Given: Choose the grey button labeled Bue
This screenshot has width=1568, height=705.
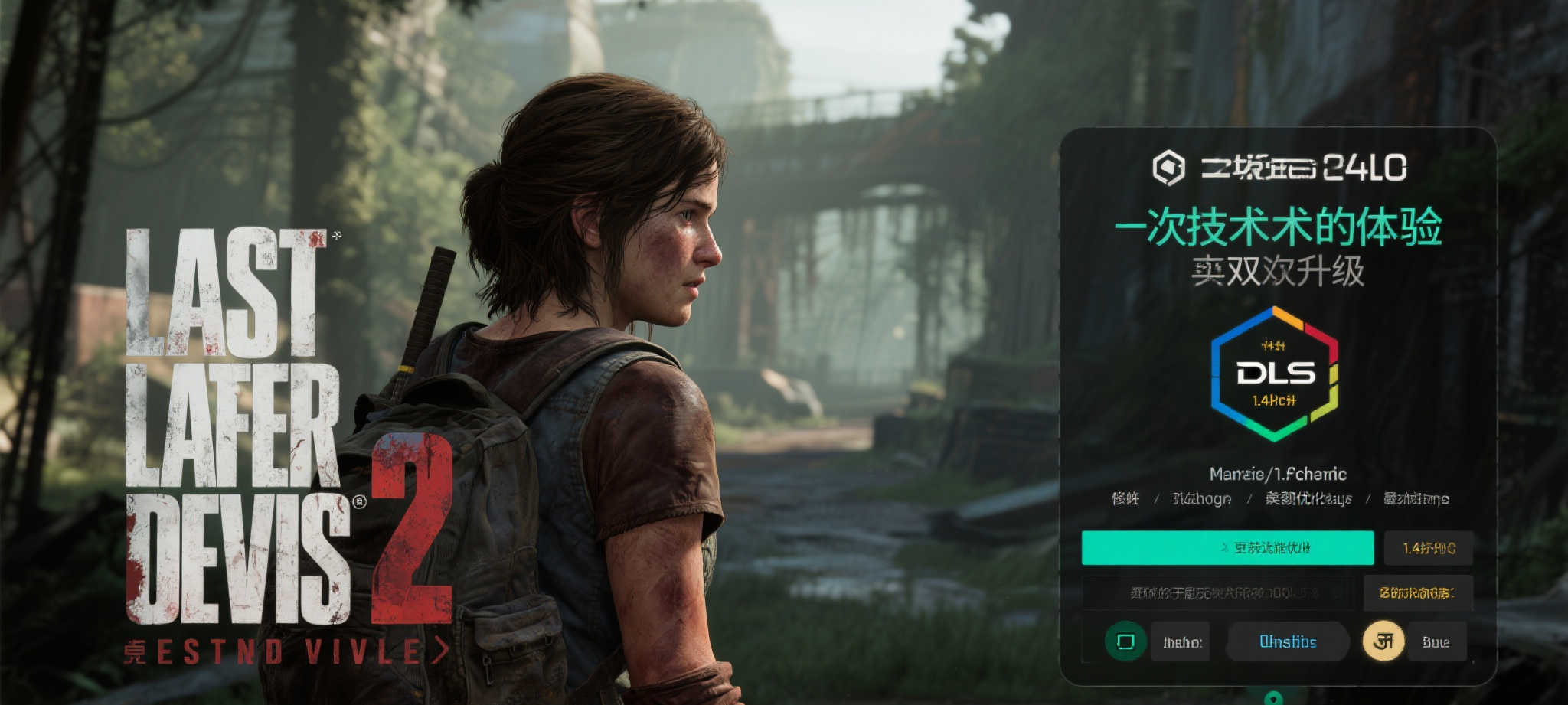Looking at the screenshot, I should click(x=1436, y=642).
